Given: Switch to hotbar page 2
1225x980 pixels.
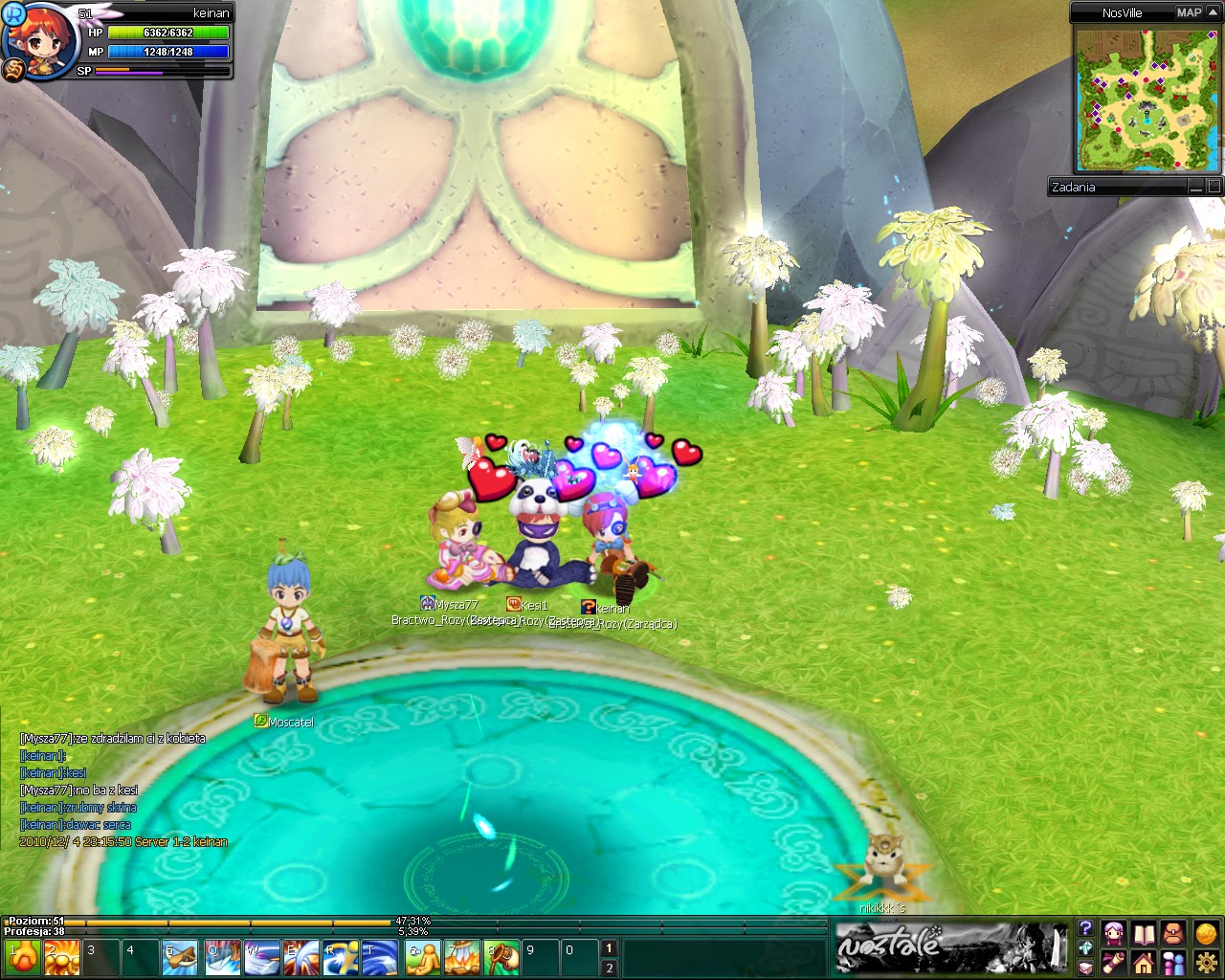Looking at the screenshot, I should [609, 969].
